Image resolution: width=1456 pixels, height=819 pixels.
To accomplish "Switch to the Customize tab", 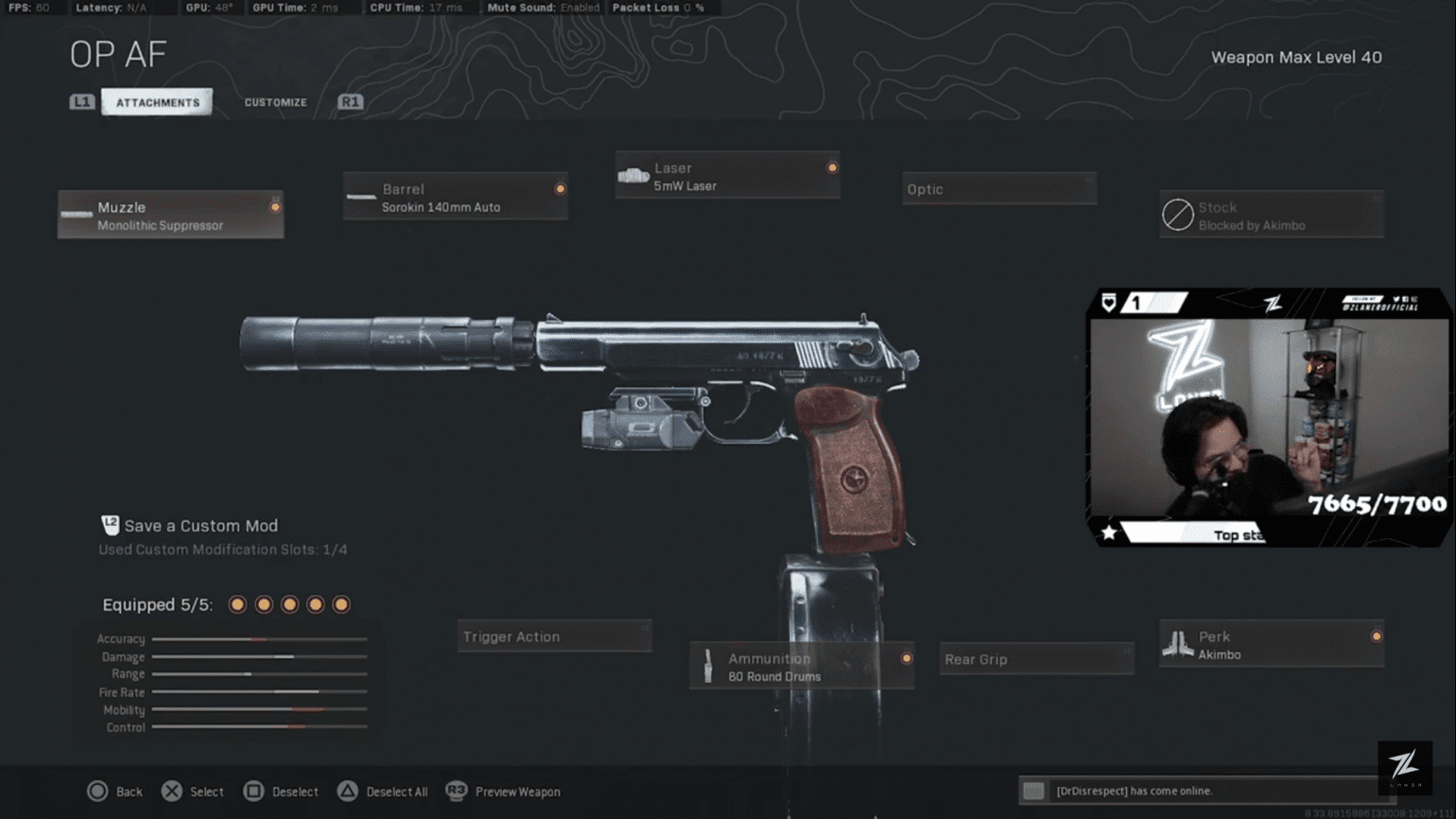I will (275, 102).
